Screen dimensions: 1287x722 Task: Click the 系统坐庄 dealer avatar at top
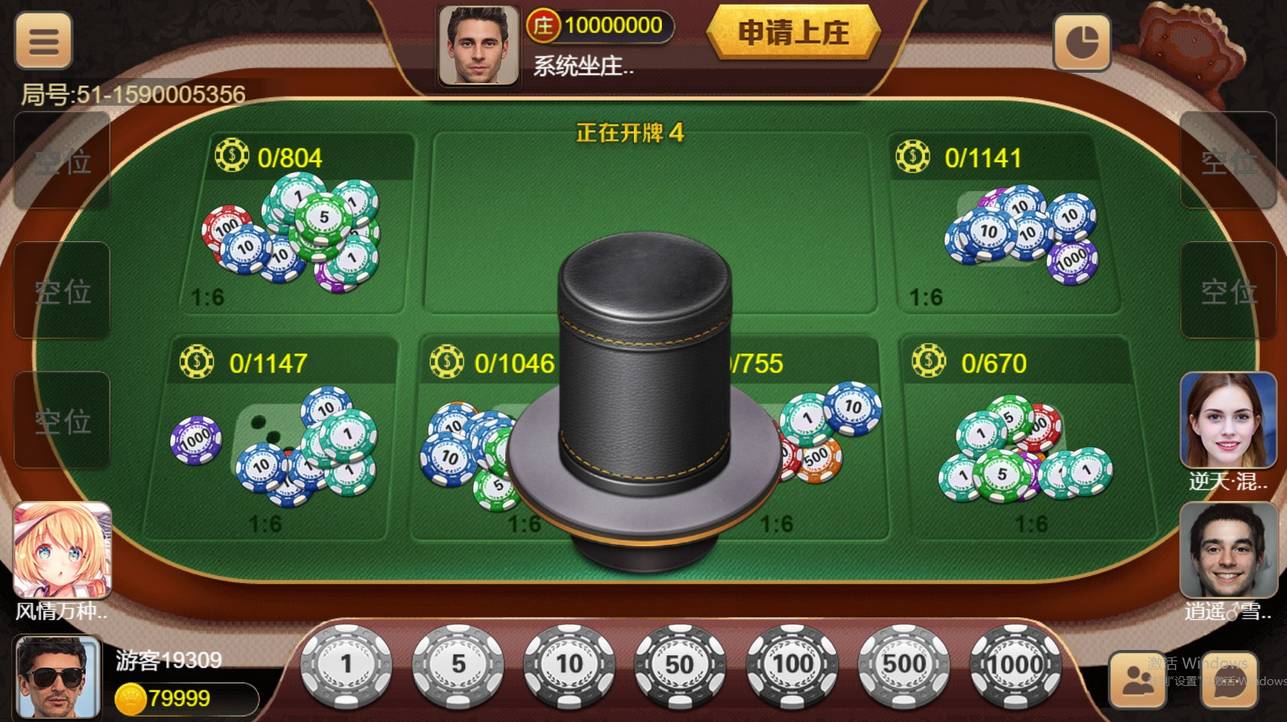tap(478, 42)
